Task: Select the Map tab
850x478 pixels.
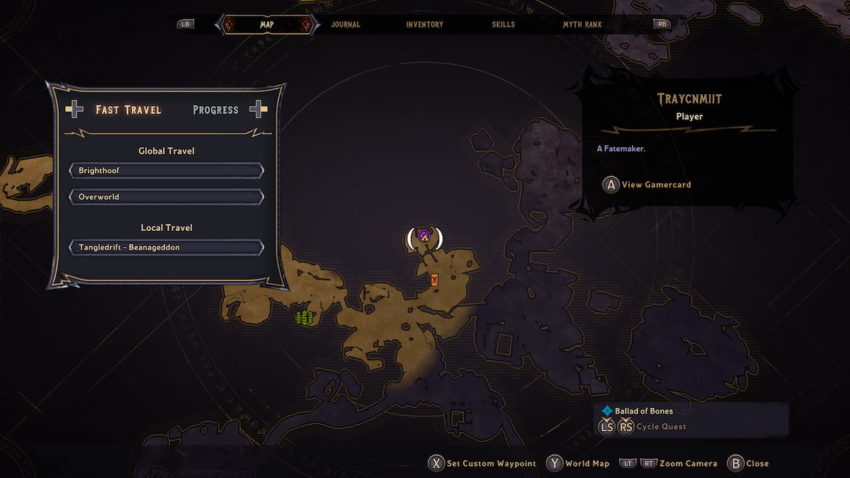Action: pyautogui.click(x=266, y=24)
